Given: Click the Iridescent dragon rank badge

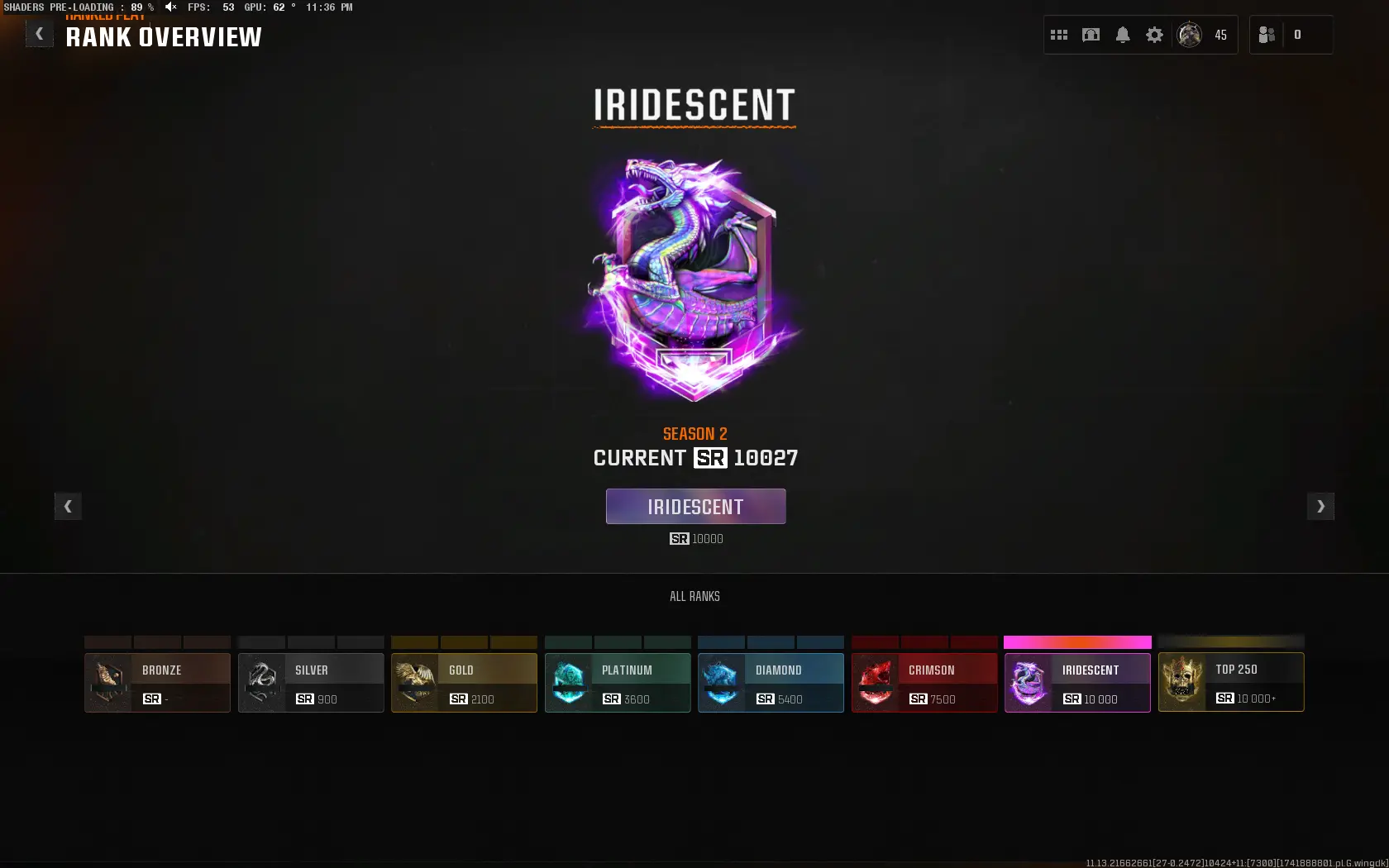Looking at the screenshot, I should 694,277.
